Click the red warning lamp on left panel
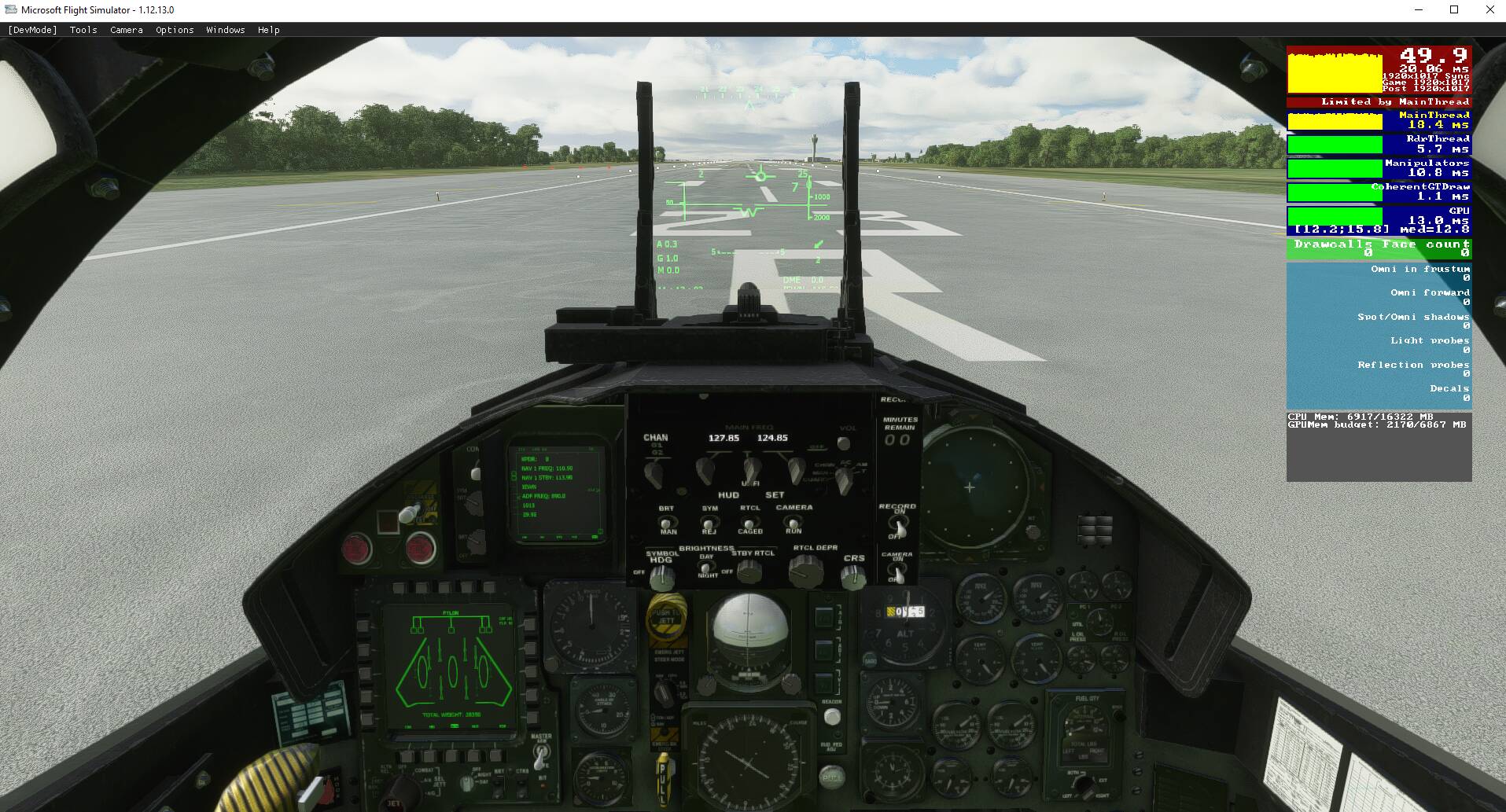This screenshot has width=1506, height=812. (359, 546)
